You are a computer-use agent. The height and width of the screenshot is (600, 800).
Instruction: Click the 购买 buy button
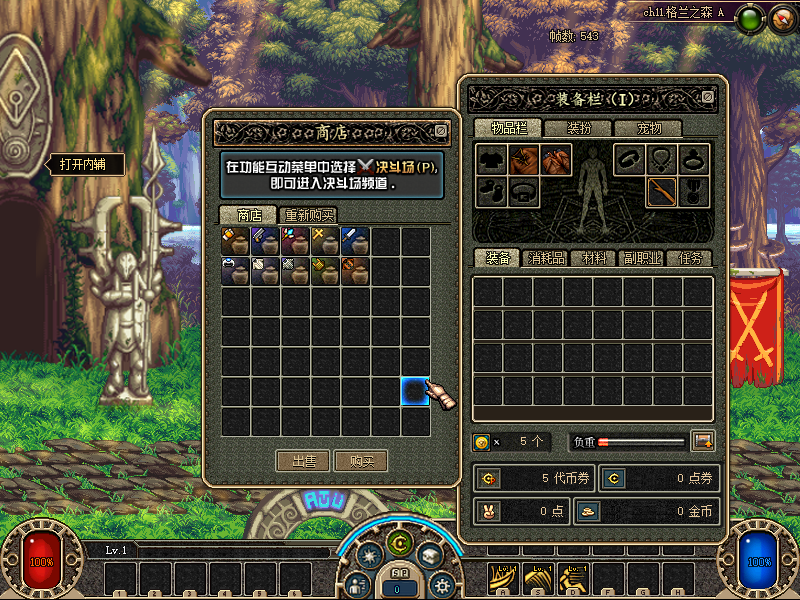coord(361,461)
